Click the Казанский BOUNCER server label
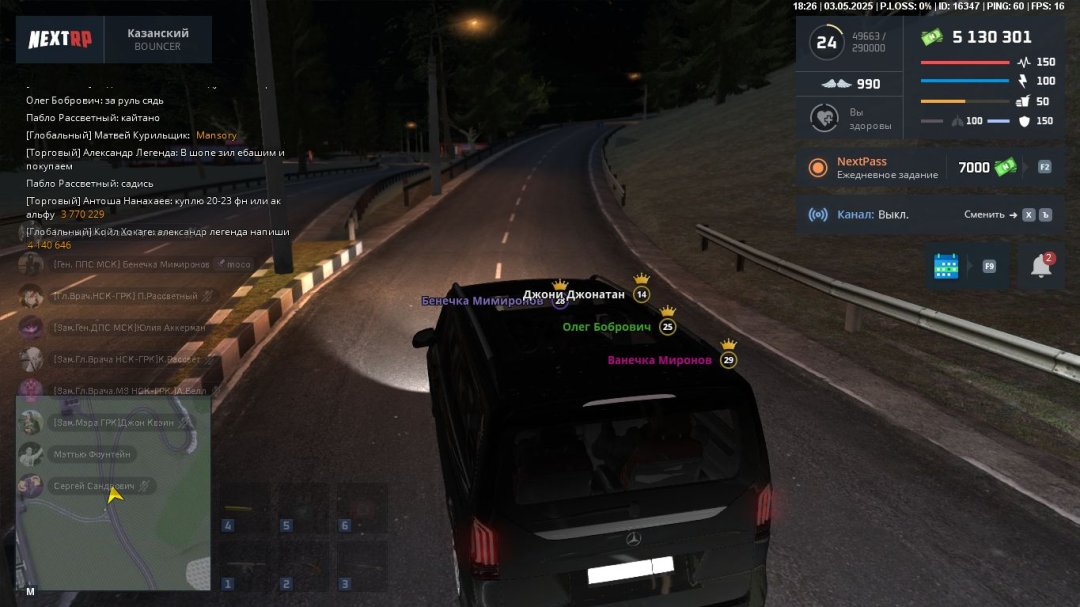 point(158,40)
